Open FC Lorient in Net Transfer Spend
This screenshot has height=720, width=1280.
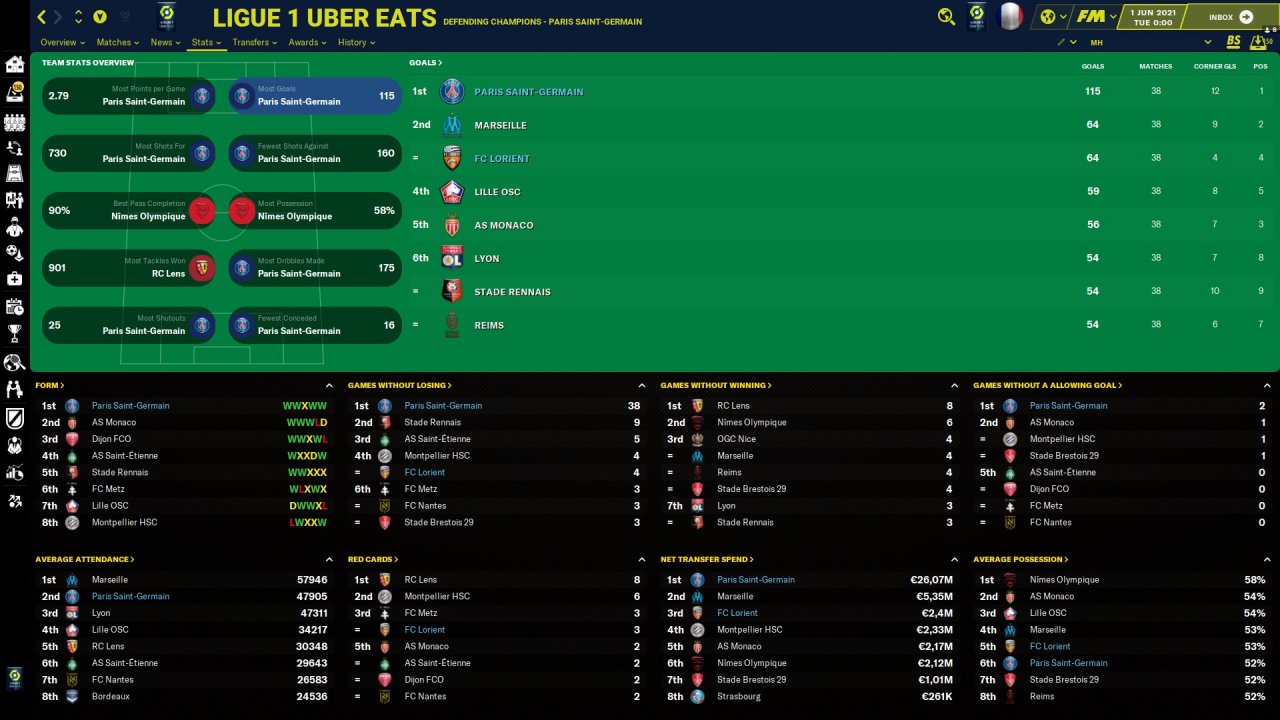pos(737,613)
